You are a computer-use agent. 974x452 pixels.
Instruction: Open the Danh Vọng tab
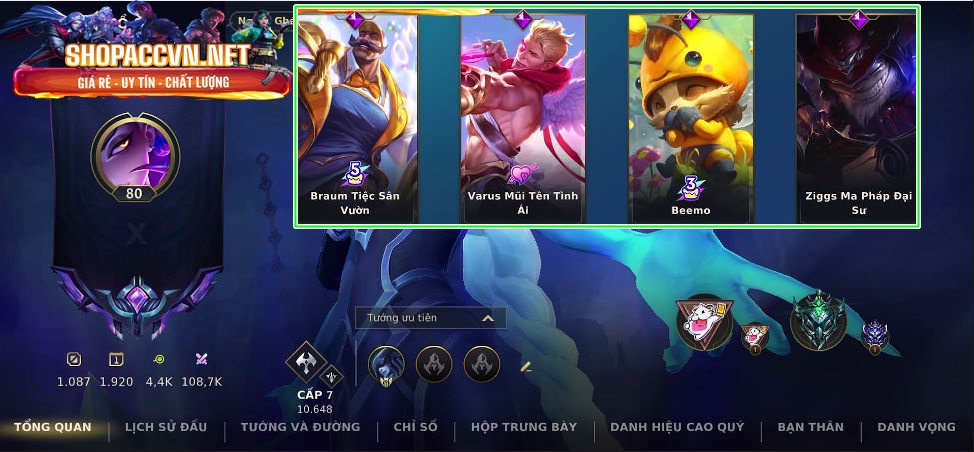[916, 428]
